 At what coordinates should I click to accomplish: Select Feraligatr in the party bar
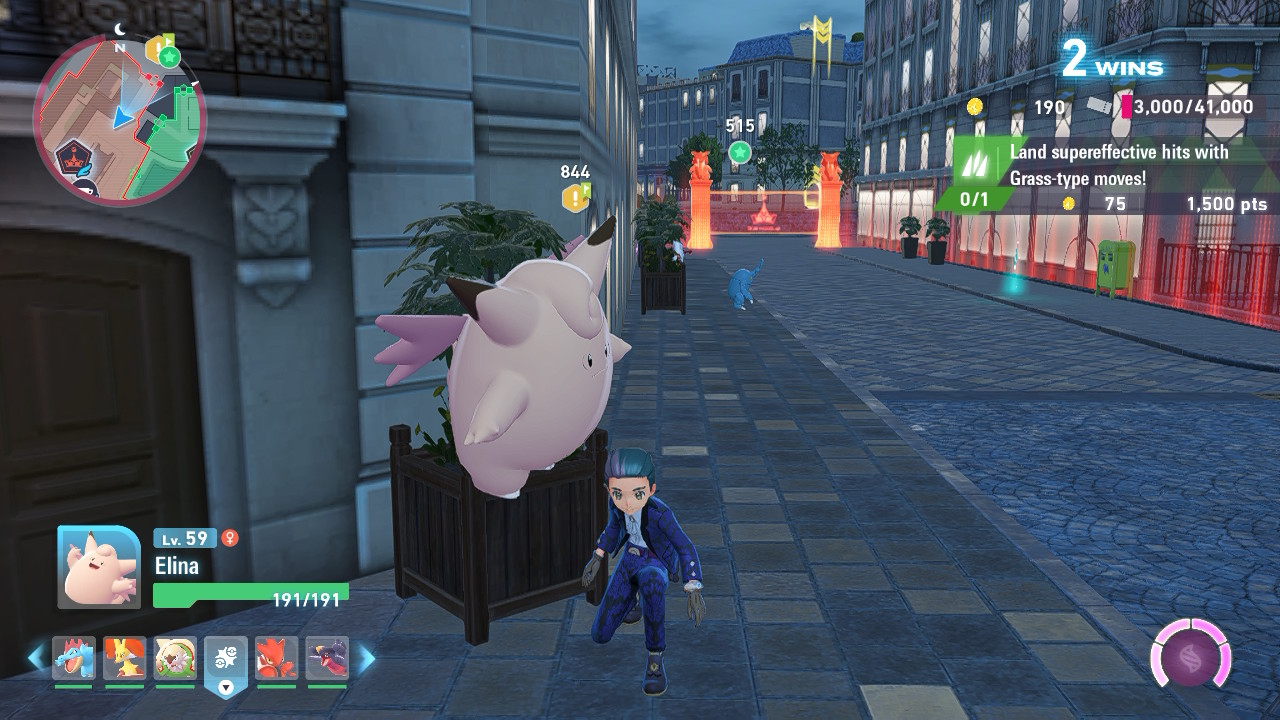tap(74, 658)
